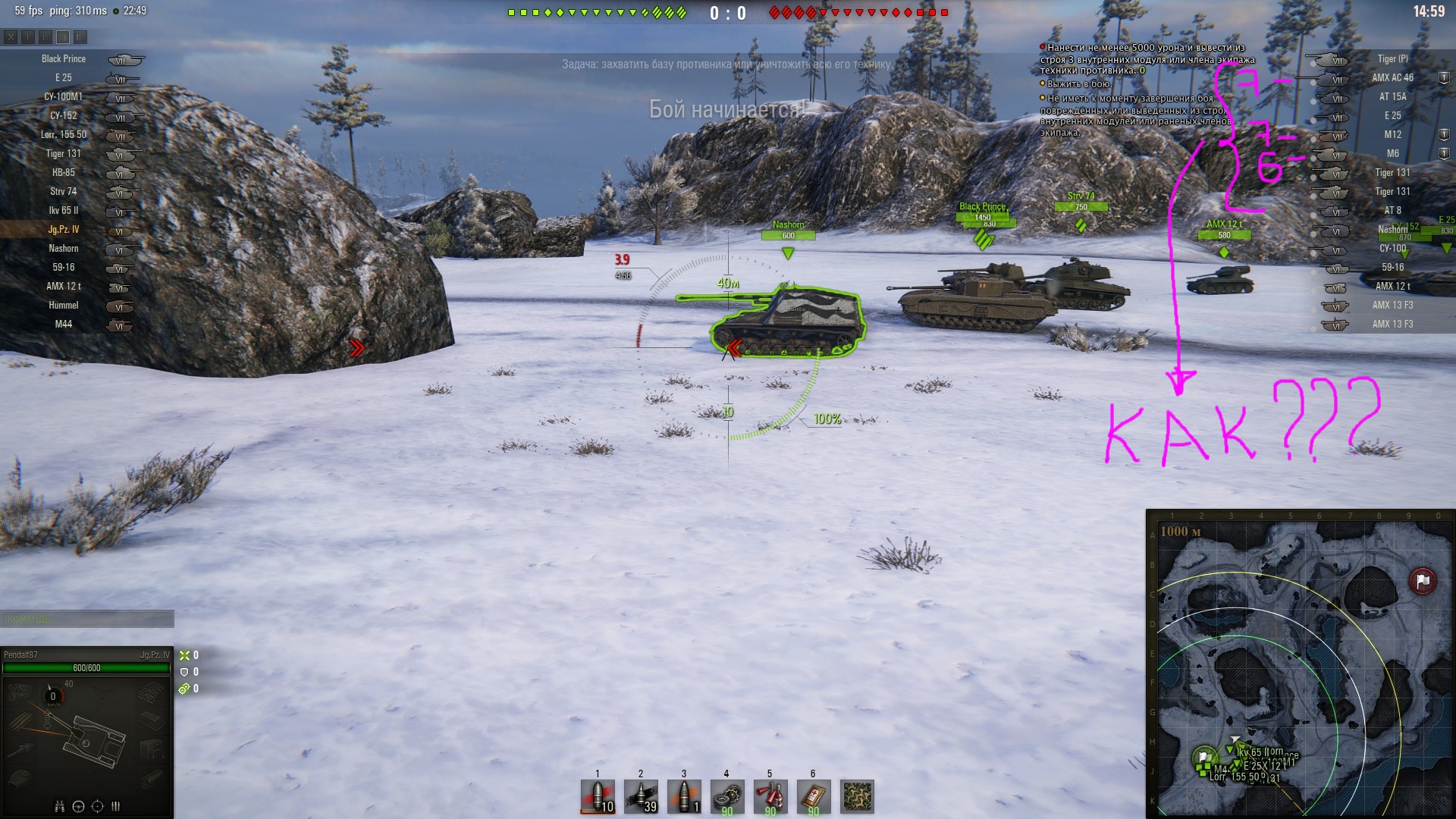Select enemy AMX 13 F3 at roster bottom
1456x819 pixels.
(1392, 325)
